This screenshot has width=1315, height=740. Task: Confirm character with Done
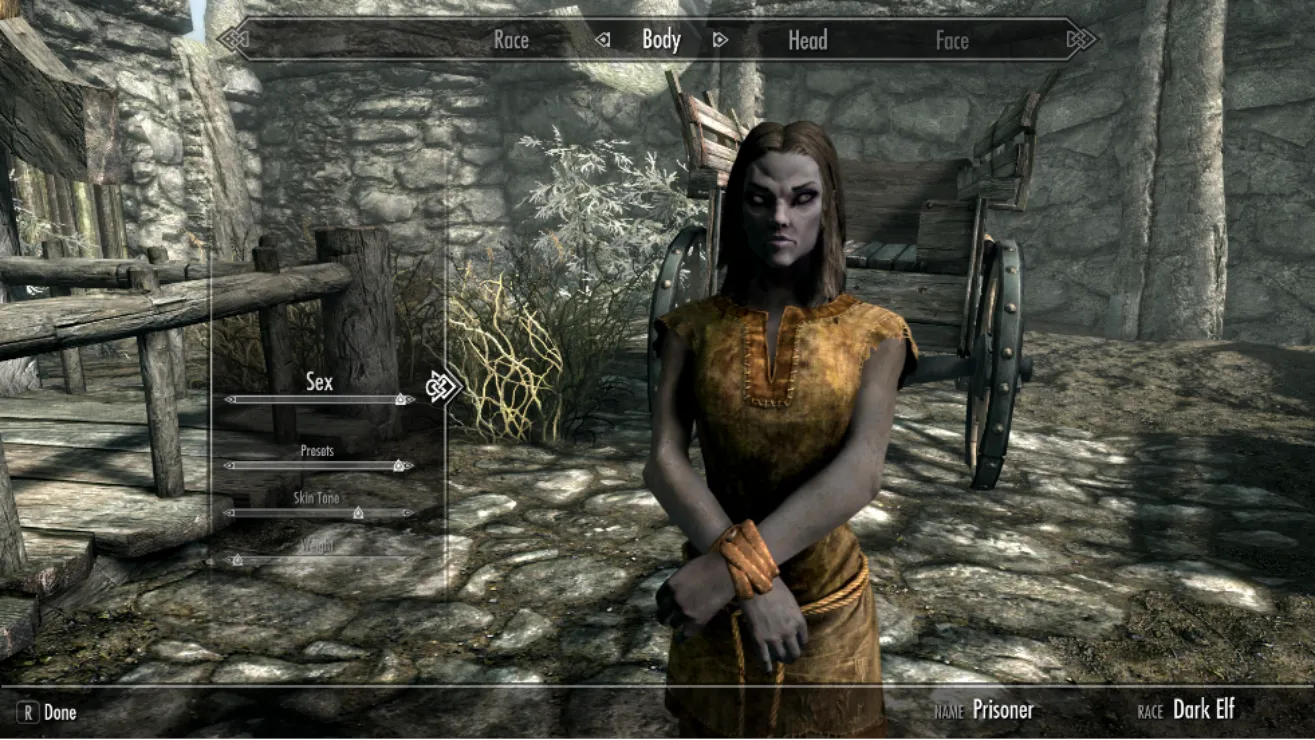[x=48, y=713]
